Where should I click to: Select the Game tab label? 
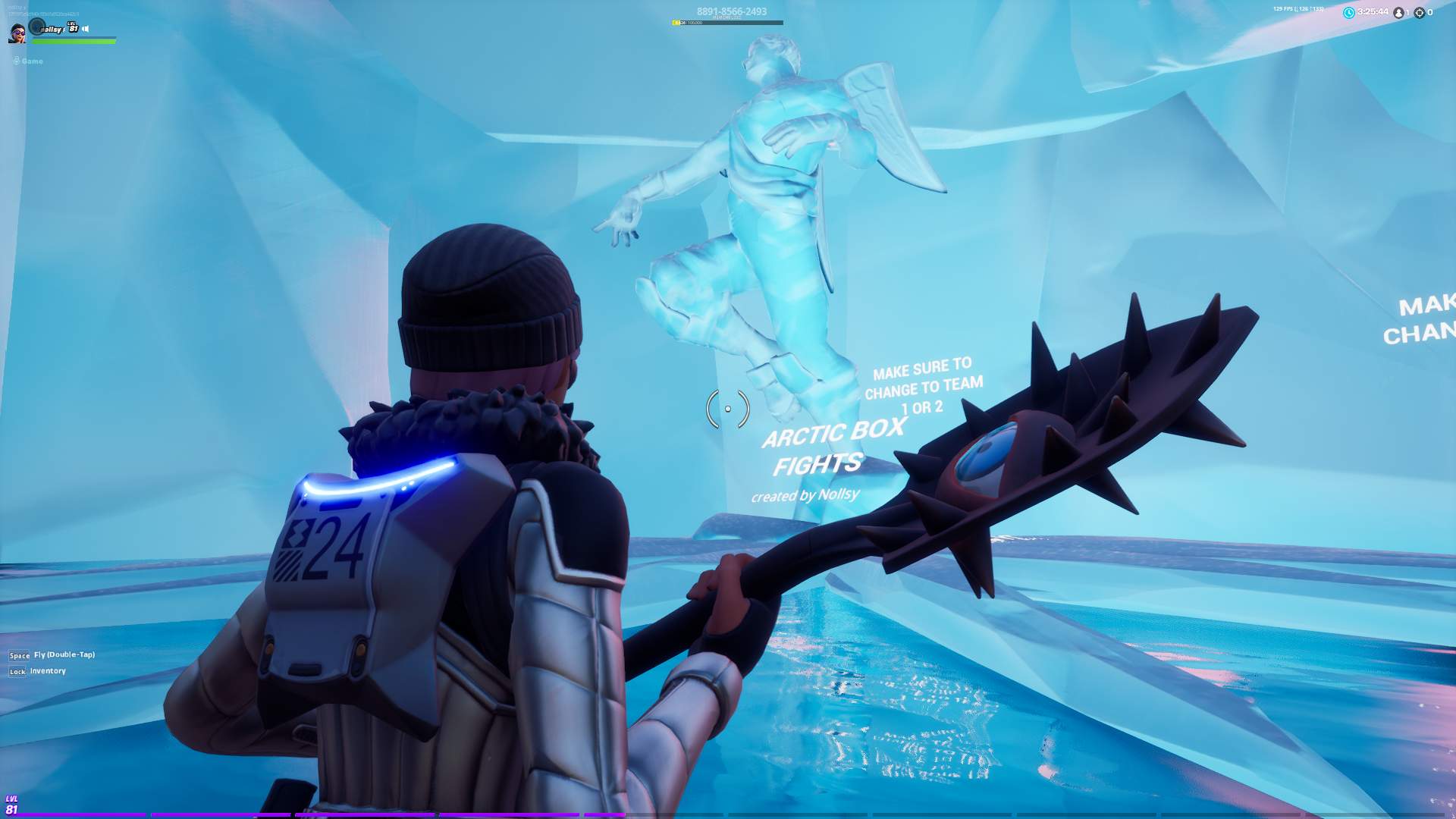34,61
